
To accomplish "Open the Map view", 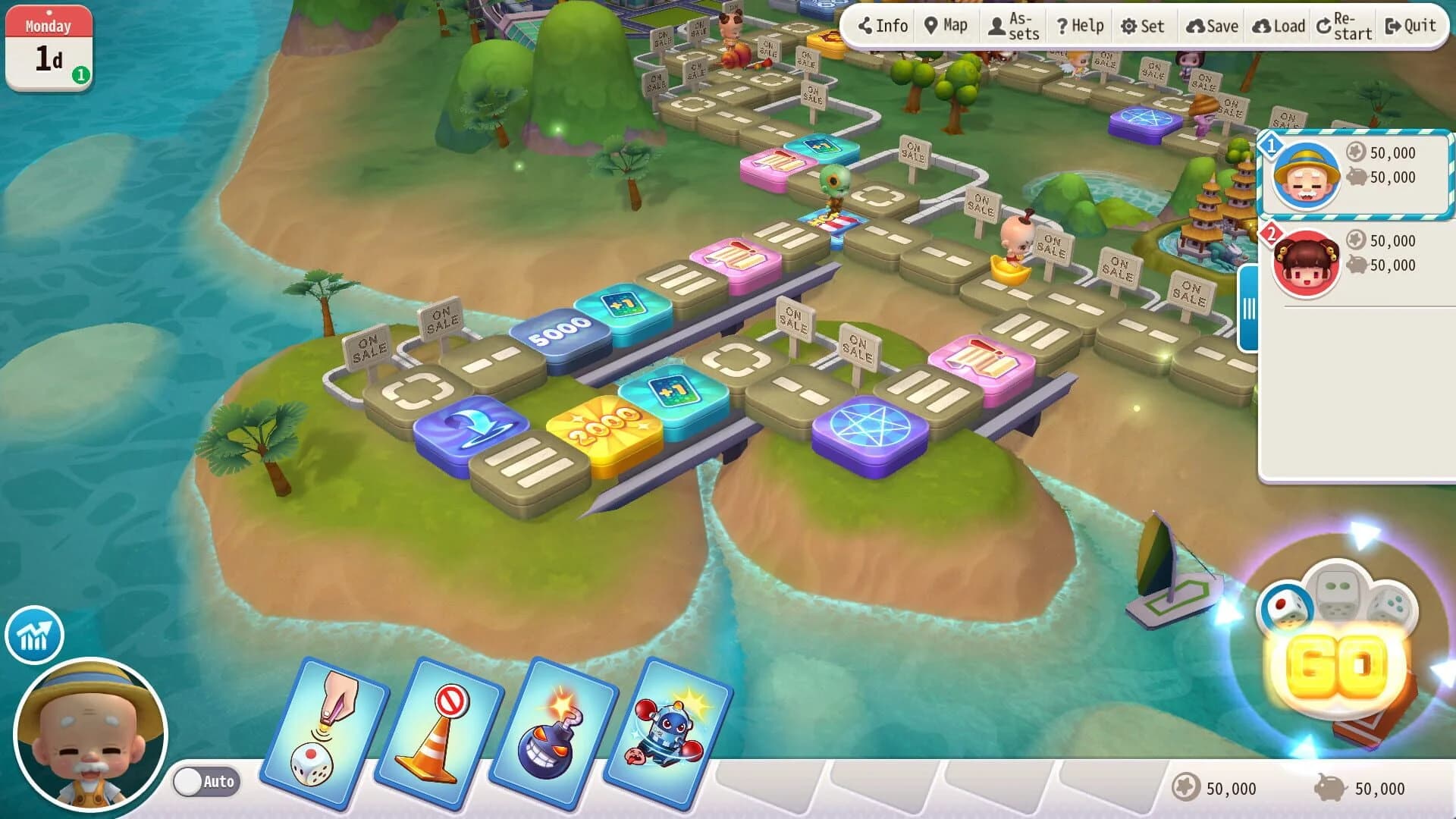I will click(x=945, y=25).
